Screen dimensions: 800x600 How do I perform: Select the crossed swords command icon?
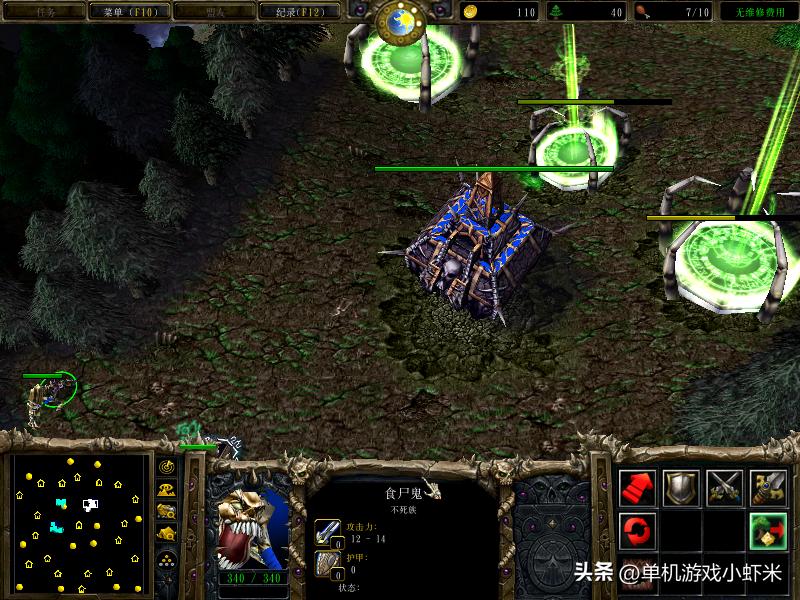(725, 487)
